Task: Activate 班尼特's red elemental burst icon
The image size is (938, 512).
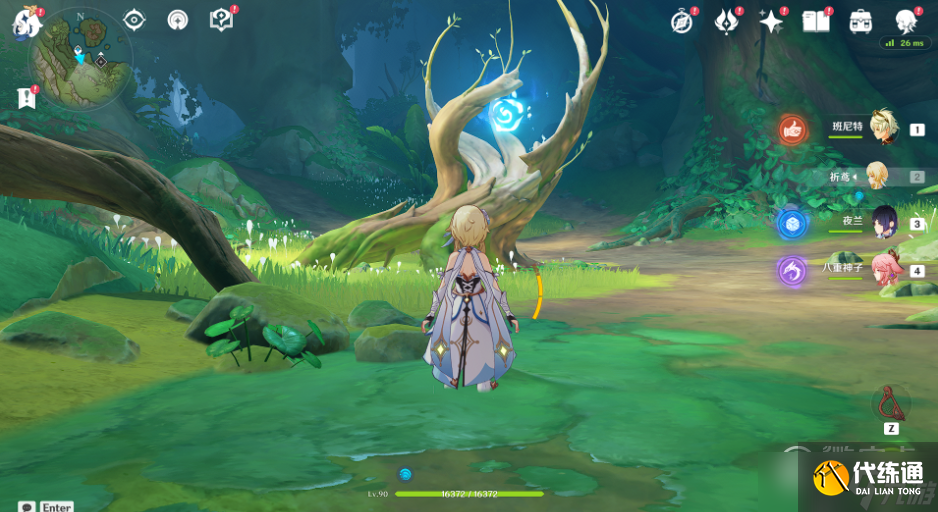Action: pyautogui.click(x=793, y=128)
